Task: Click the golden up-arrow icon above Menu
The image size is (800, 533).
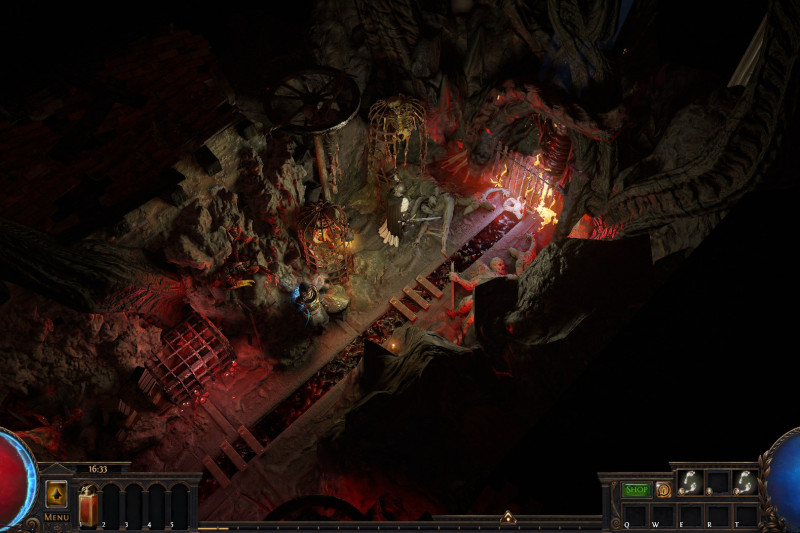Action: [x=57, y=493]
